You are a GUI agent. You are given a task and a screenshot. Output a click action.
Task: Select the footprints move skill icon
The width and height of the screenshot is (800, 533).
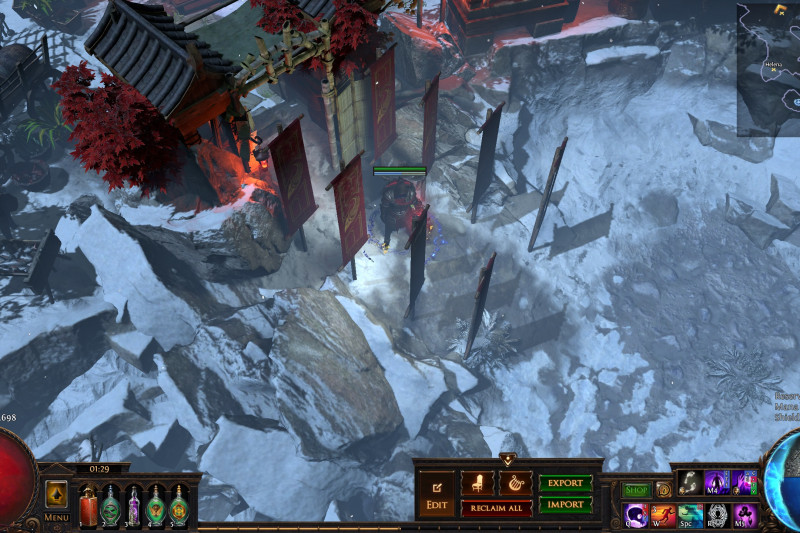[690, 482]
